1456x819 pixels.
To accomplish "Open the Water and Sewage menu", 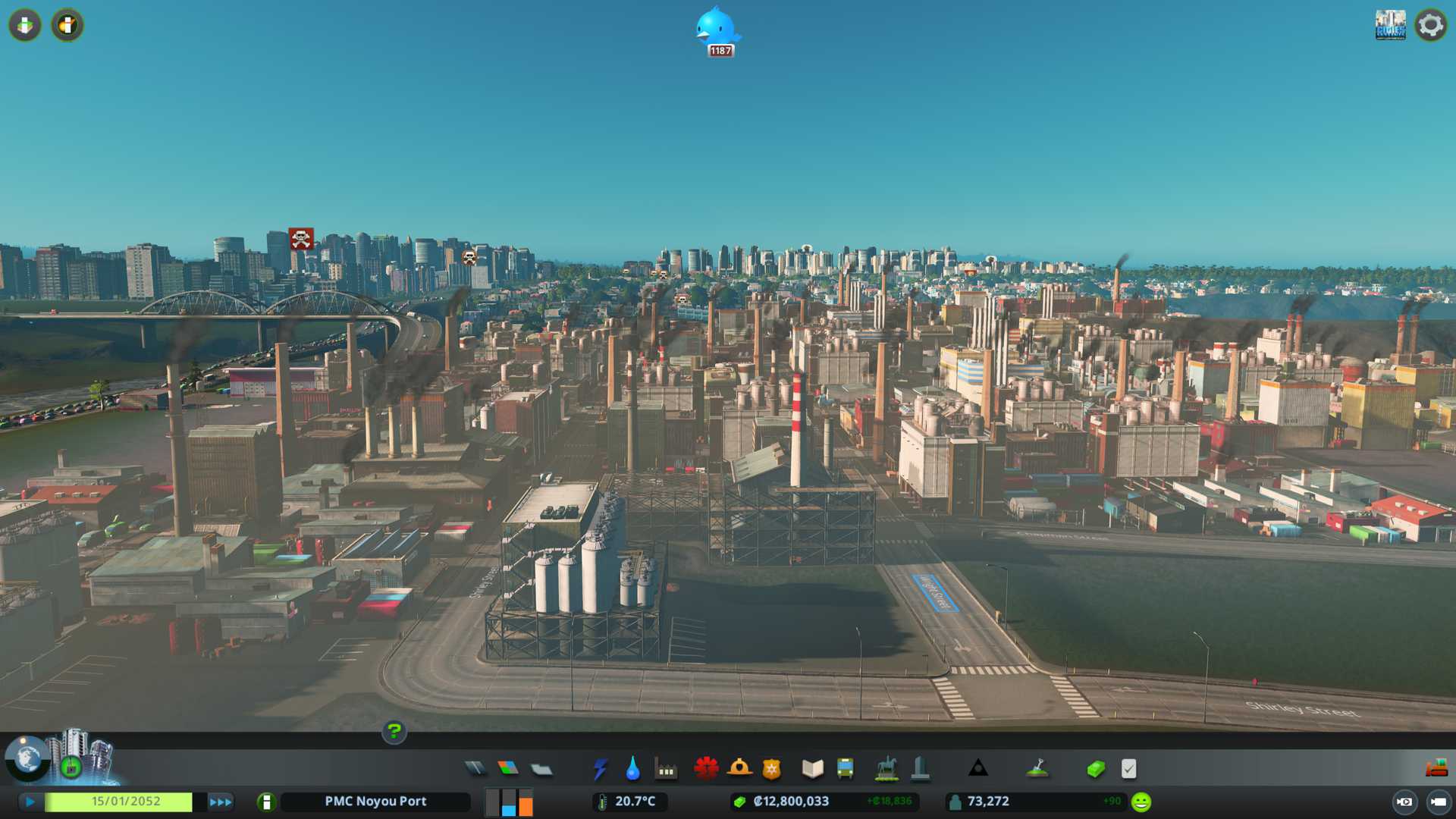I will [x=633, y=769].
